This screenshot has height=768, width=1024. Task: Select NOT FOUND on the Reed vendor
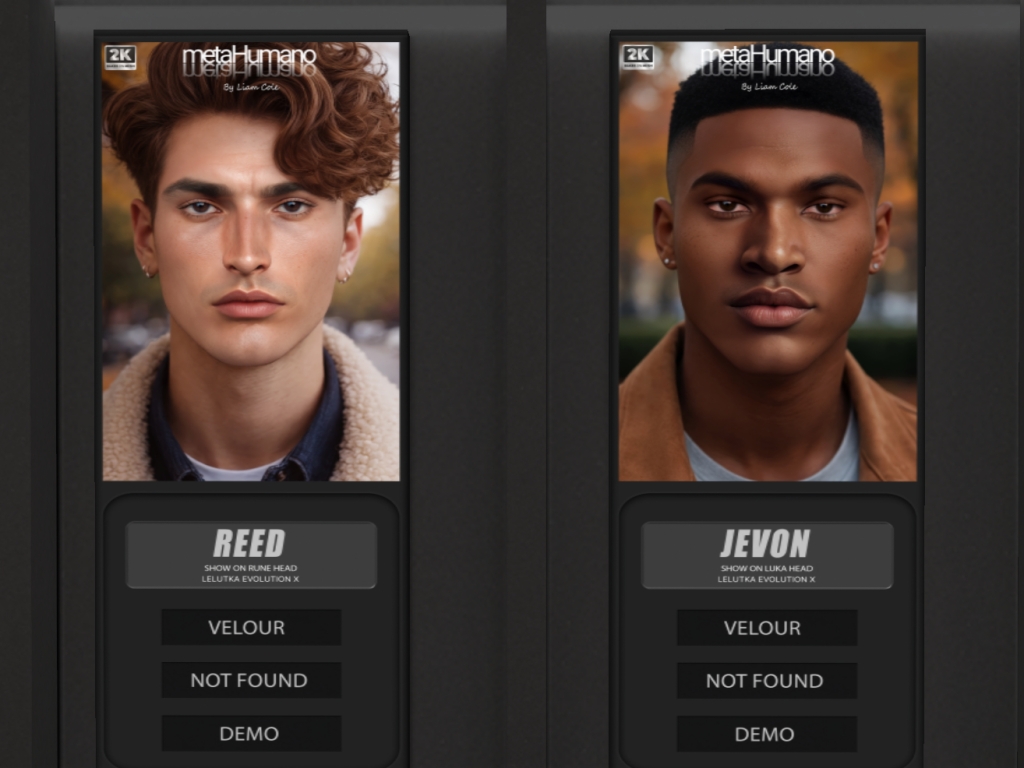(x=251, y=680)
